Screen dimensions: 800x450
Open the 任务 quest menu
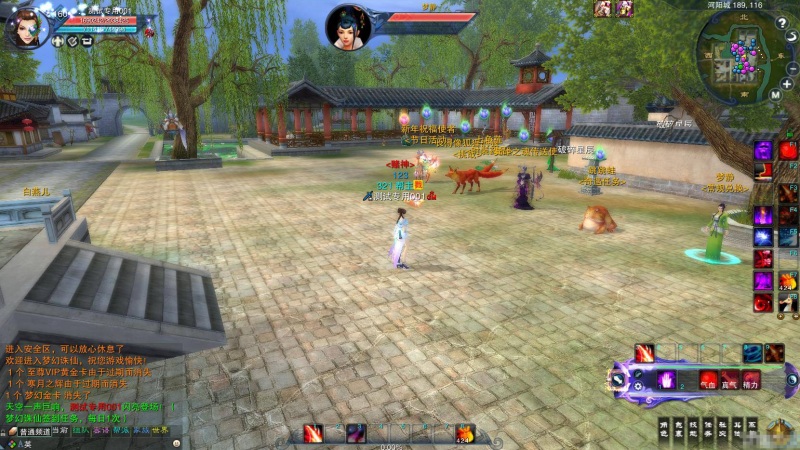(x=710, y=428)
